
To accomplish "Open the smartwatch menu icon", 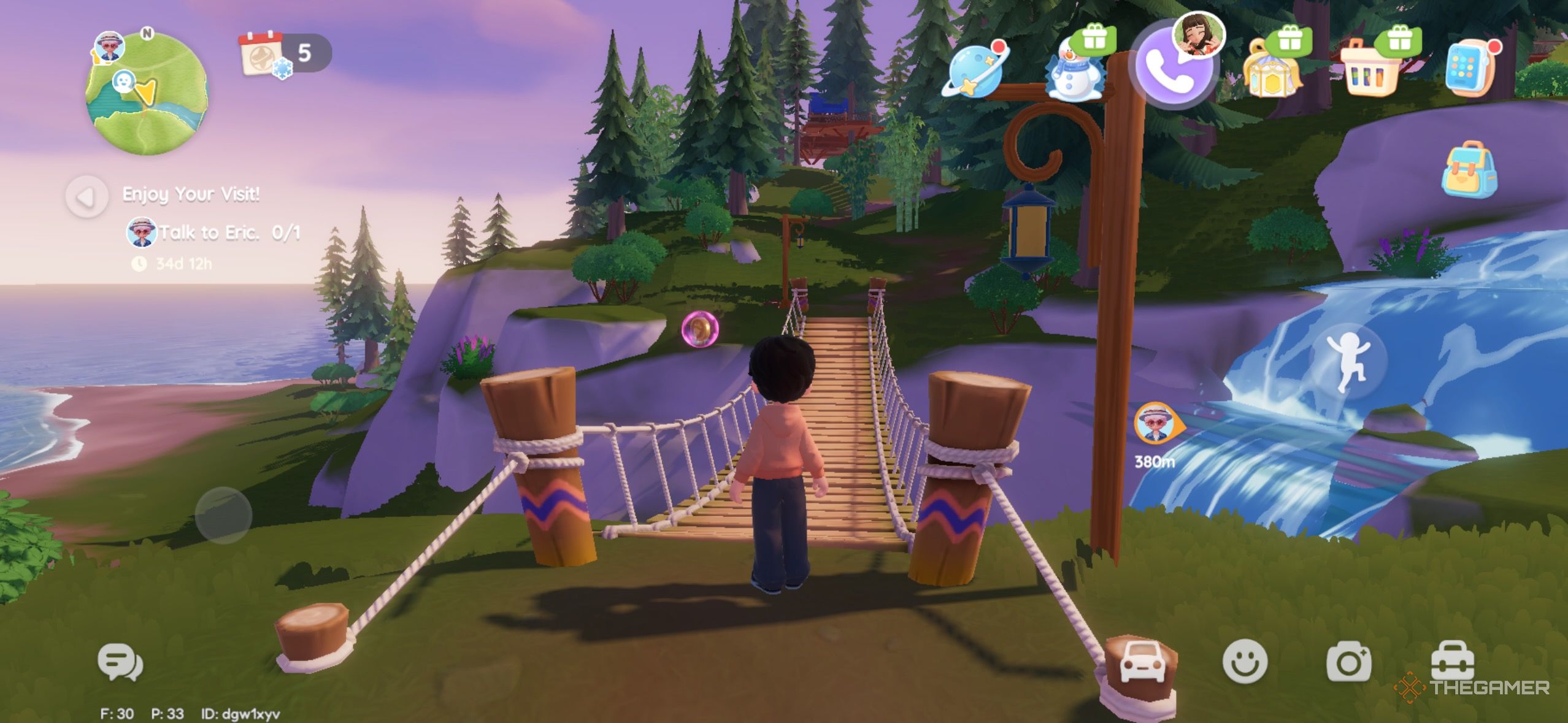I will 1471,67.
